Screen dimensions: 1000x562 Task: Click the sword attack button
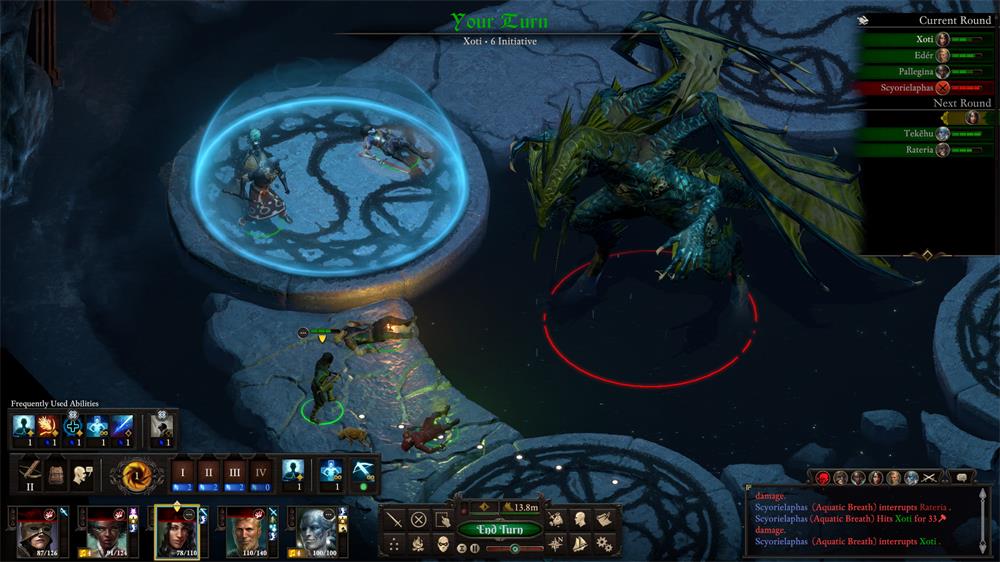(394, 519)
